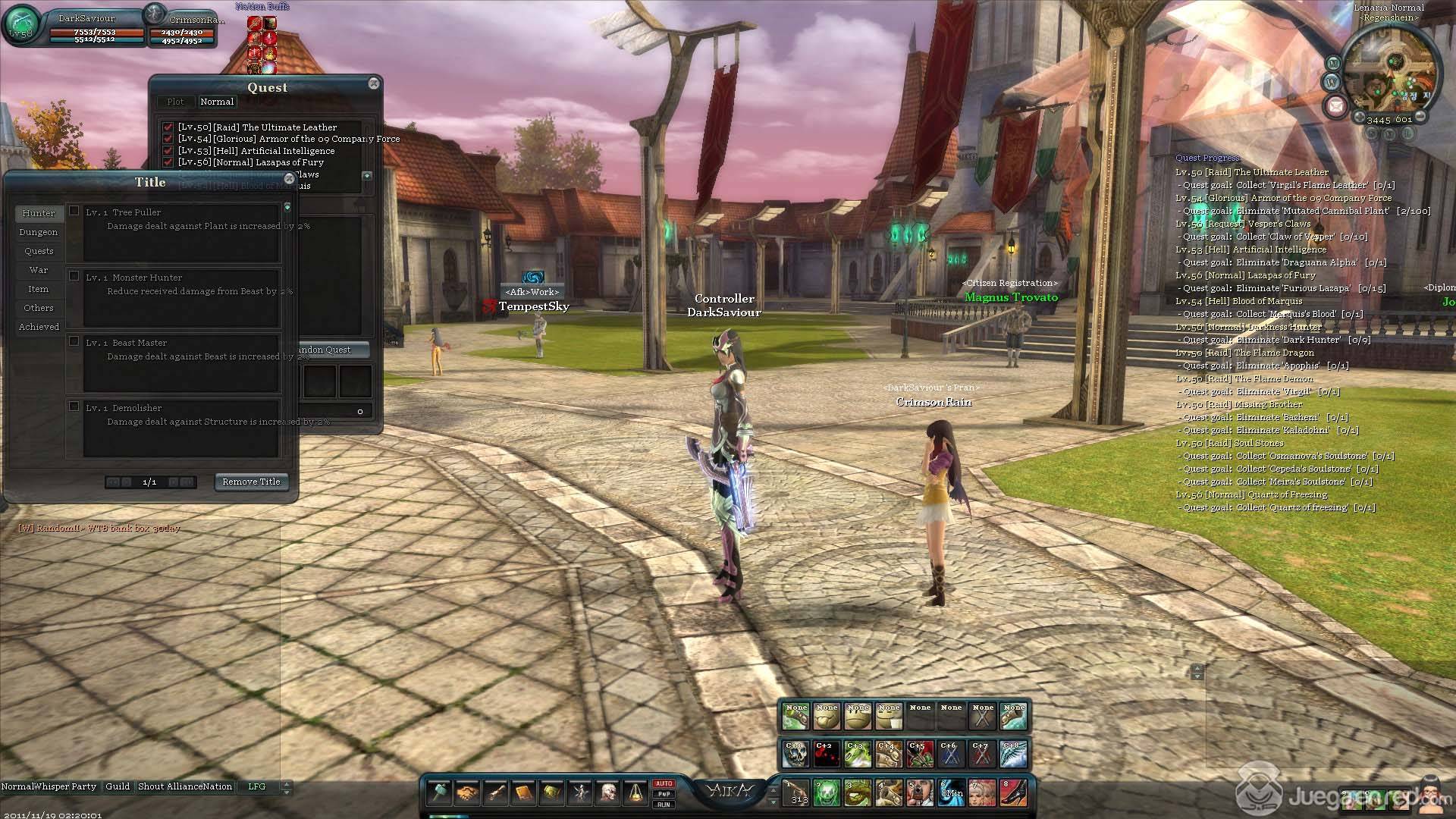Open the mail envelope icon by minimap
Image resolution: width=1456 pixels, height=819 pixels.
tap(1335, 106)
